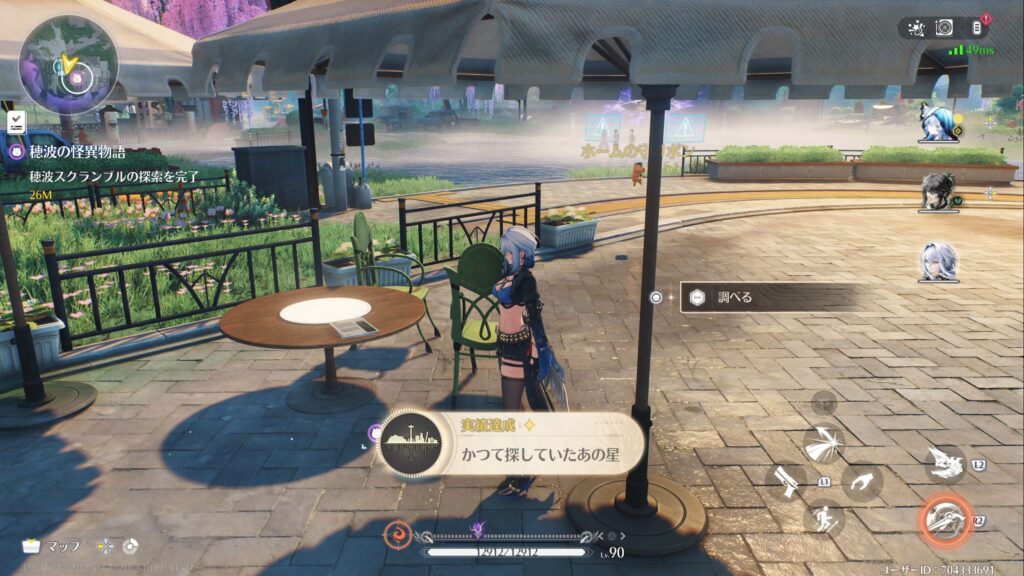
Task: Activate the orange-ringed basic attack skill
Action: 944,518
